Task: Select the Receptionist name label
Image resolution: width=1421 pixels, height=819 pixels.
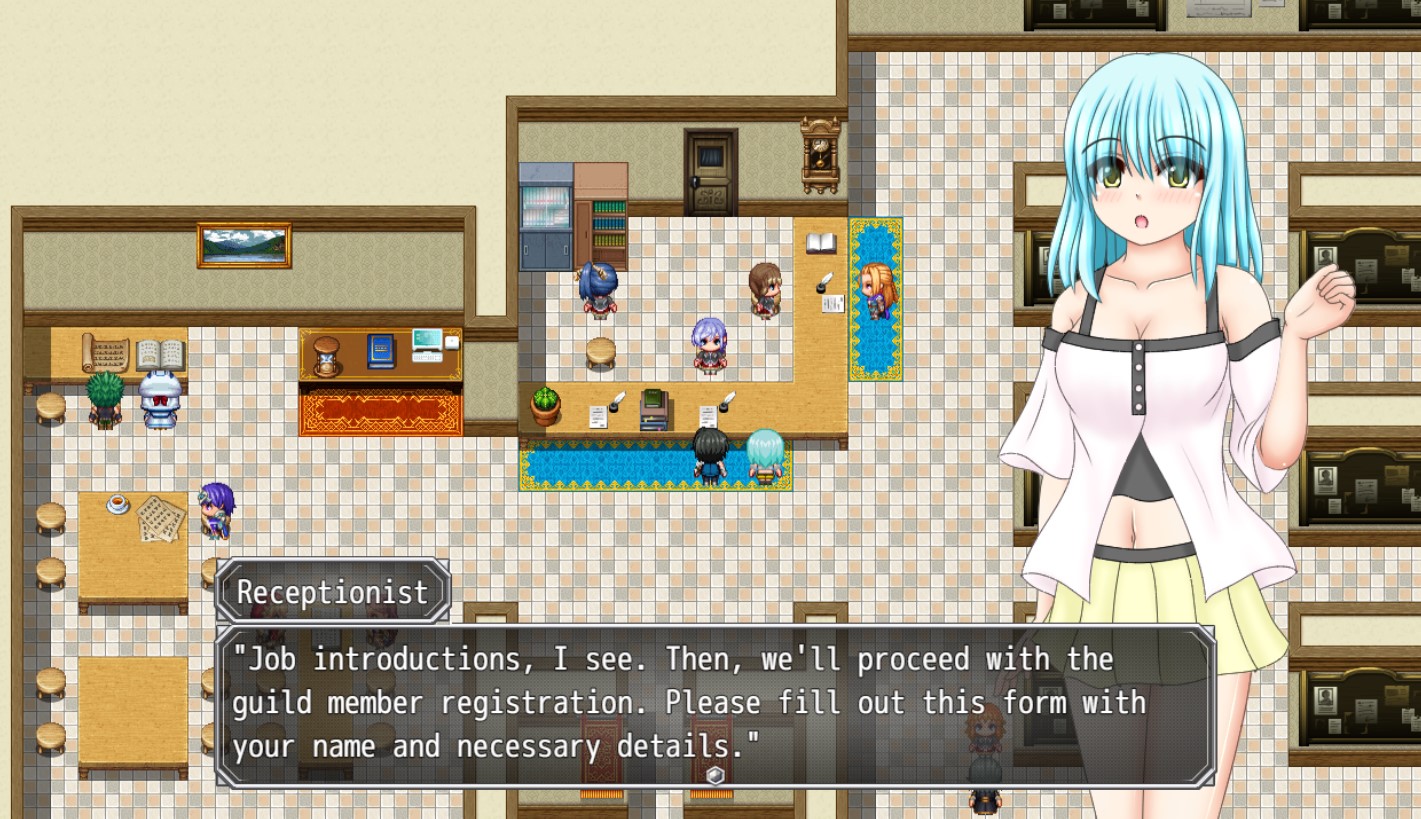Action: [333, 591]
